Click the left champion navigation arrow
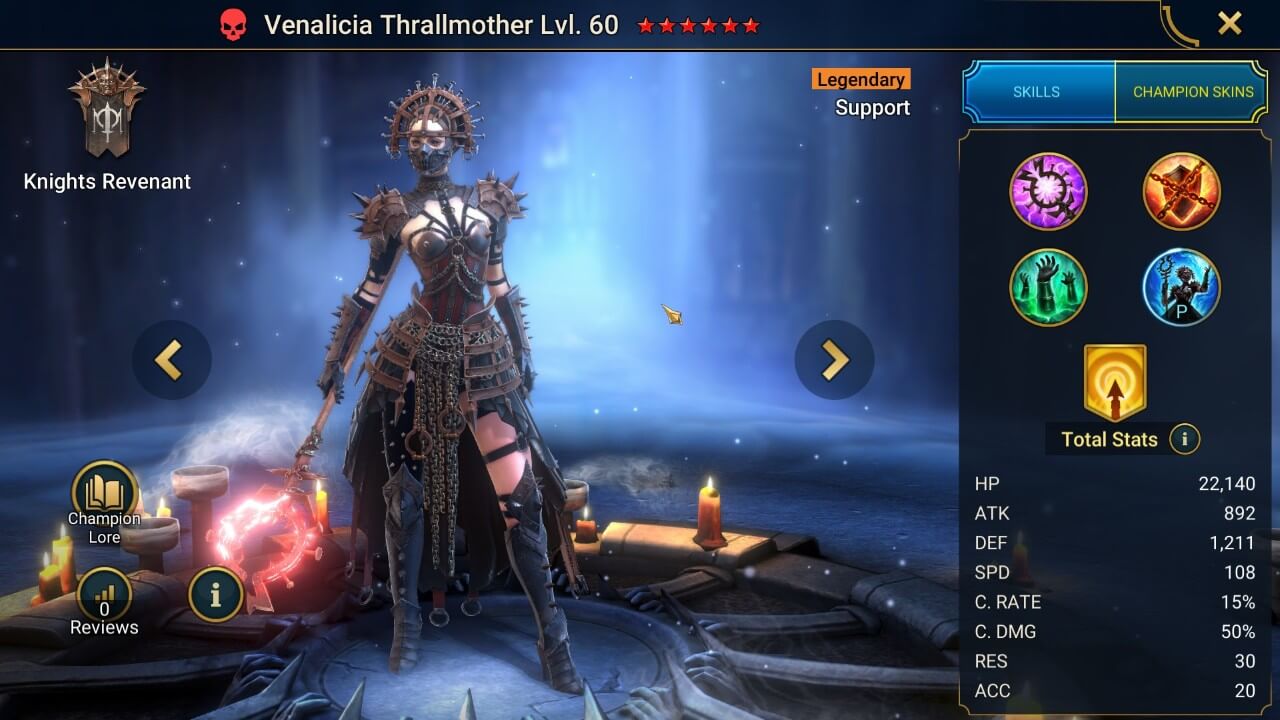Screen dimensions: 1280x720 [x=171, y=359]
